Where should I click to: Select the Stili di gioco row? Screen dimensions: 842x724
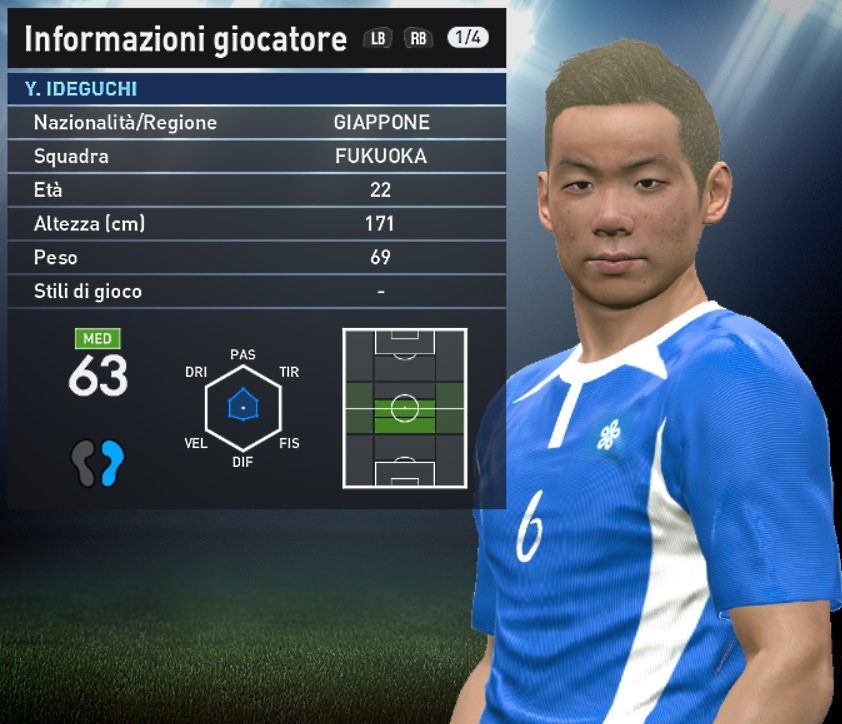click(256, 292)
